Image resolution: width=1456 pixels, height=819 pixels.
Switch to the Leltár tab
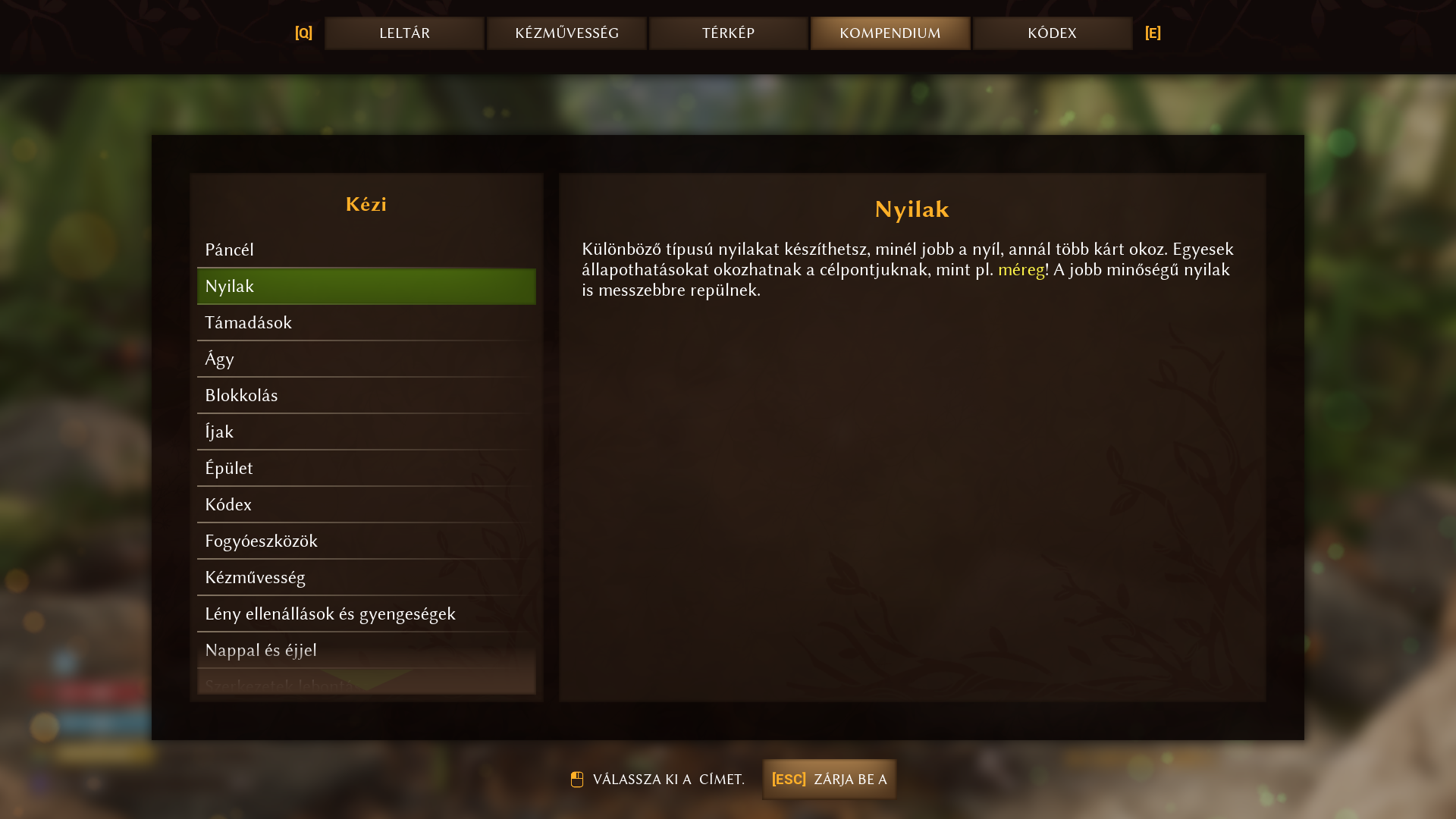click(404, 33)
